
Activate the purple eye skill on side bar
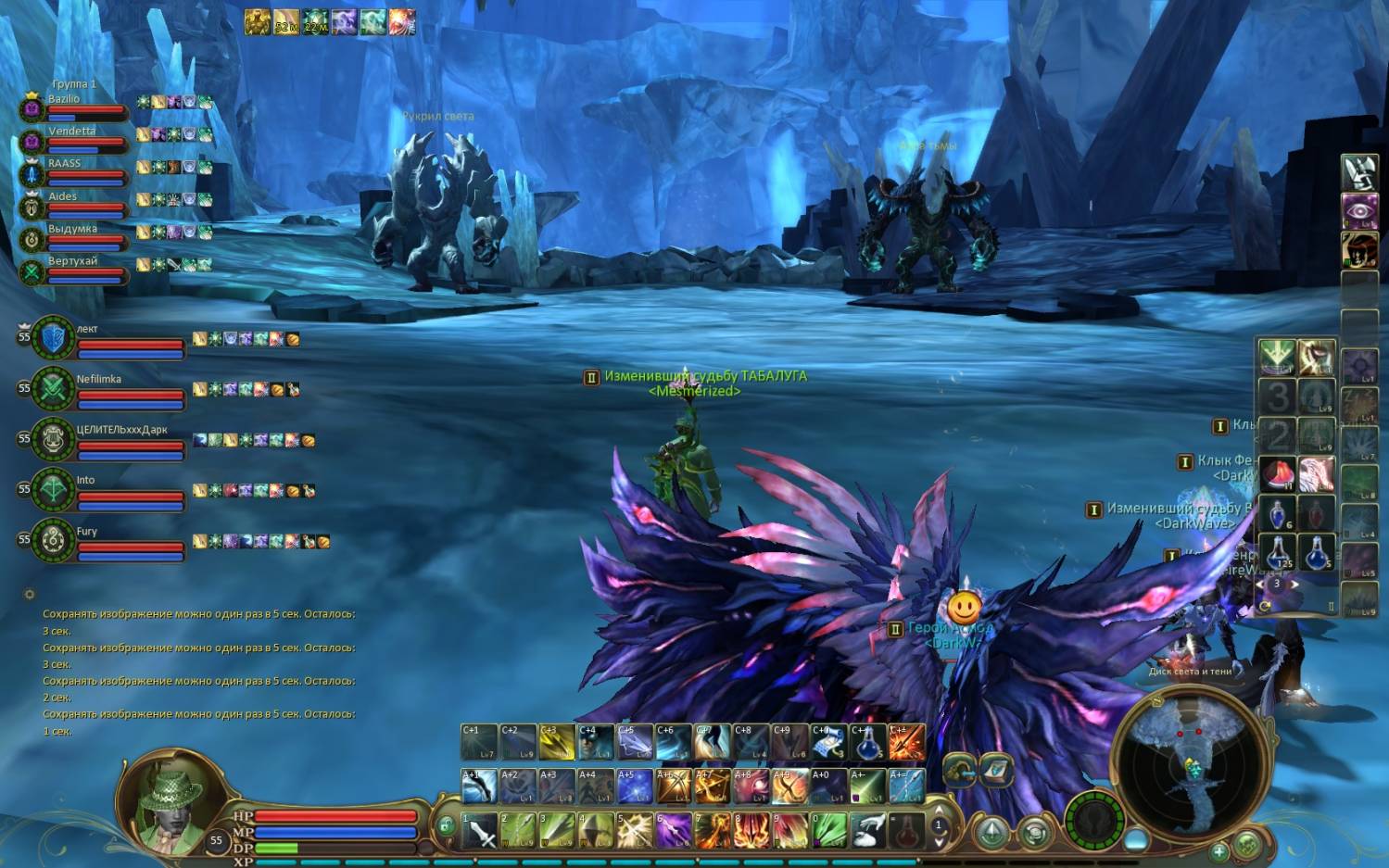[1359, 210]
